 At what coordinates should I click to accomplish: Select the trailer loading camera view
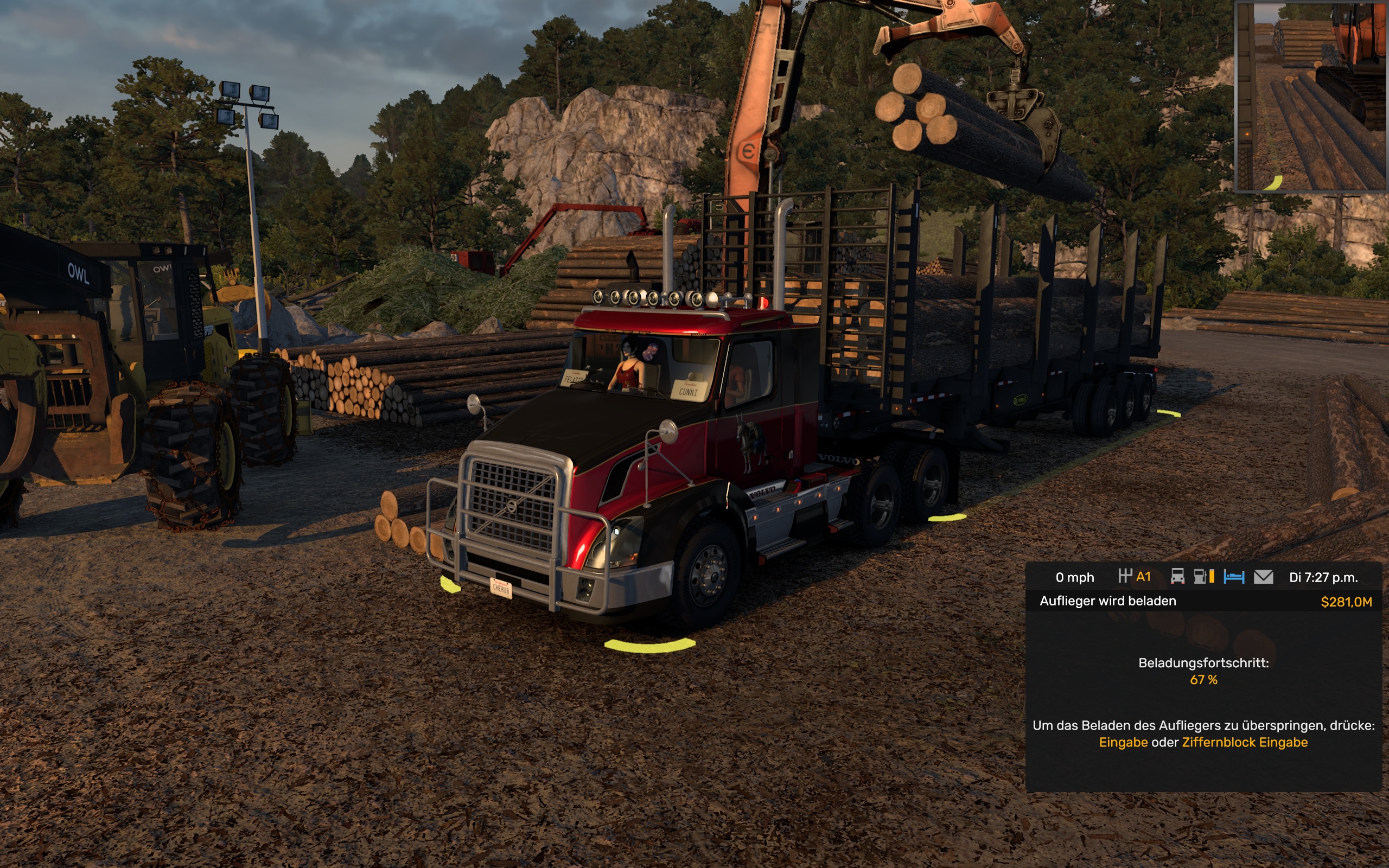[x=1311, y=97]
